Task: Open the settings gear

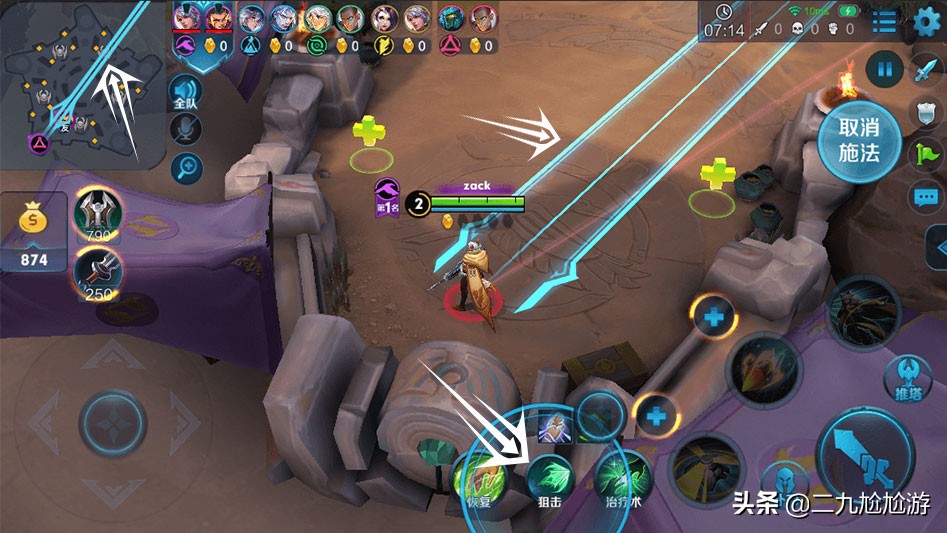Action: [926, 22]
